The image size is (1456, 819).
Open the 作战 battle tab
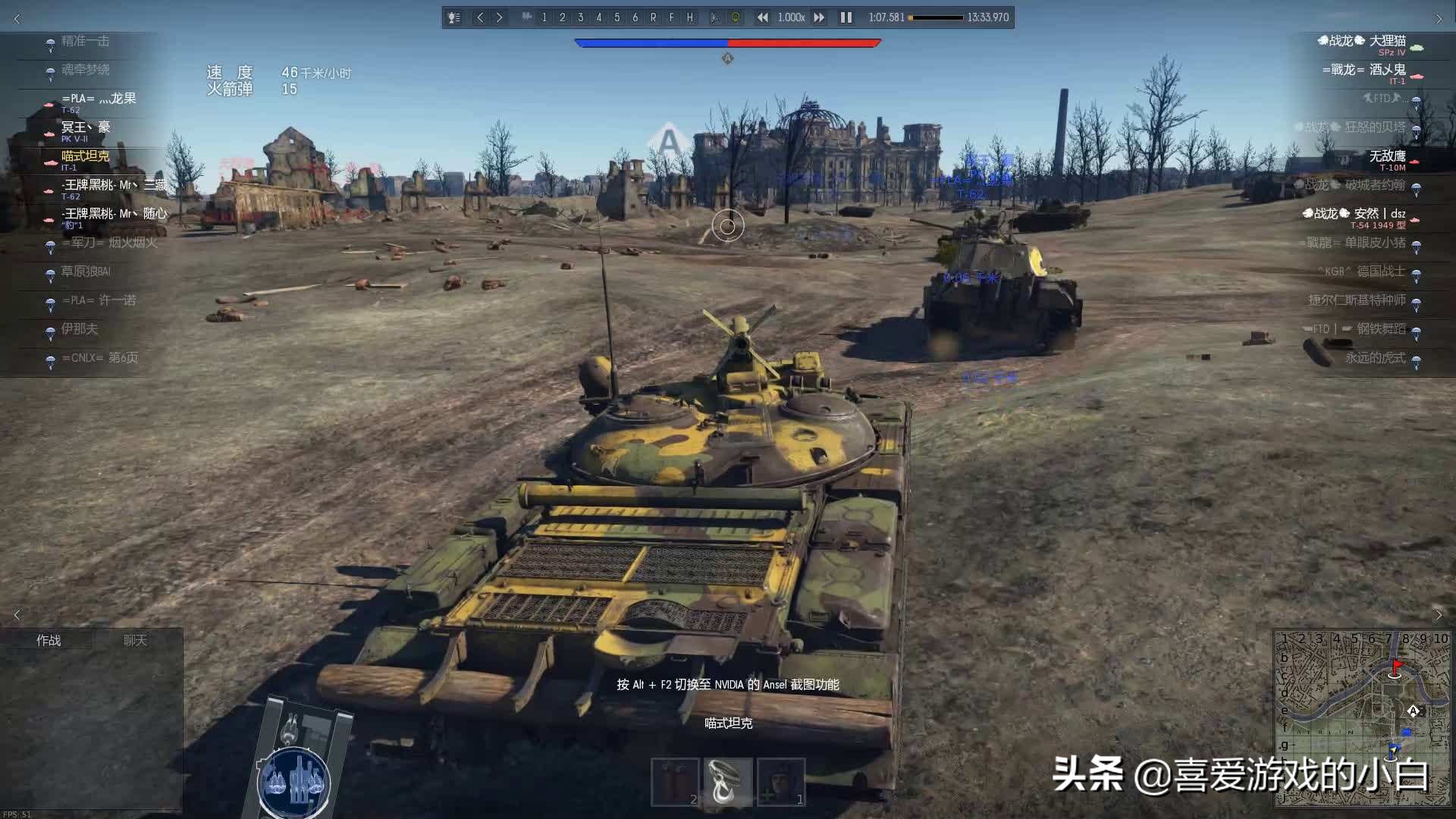49,639
